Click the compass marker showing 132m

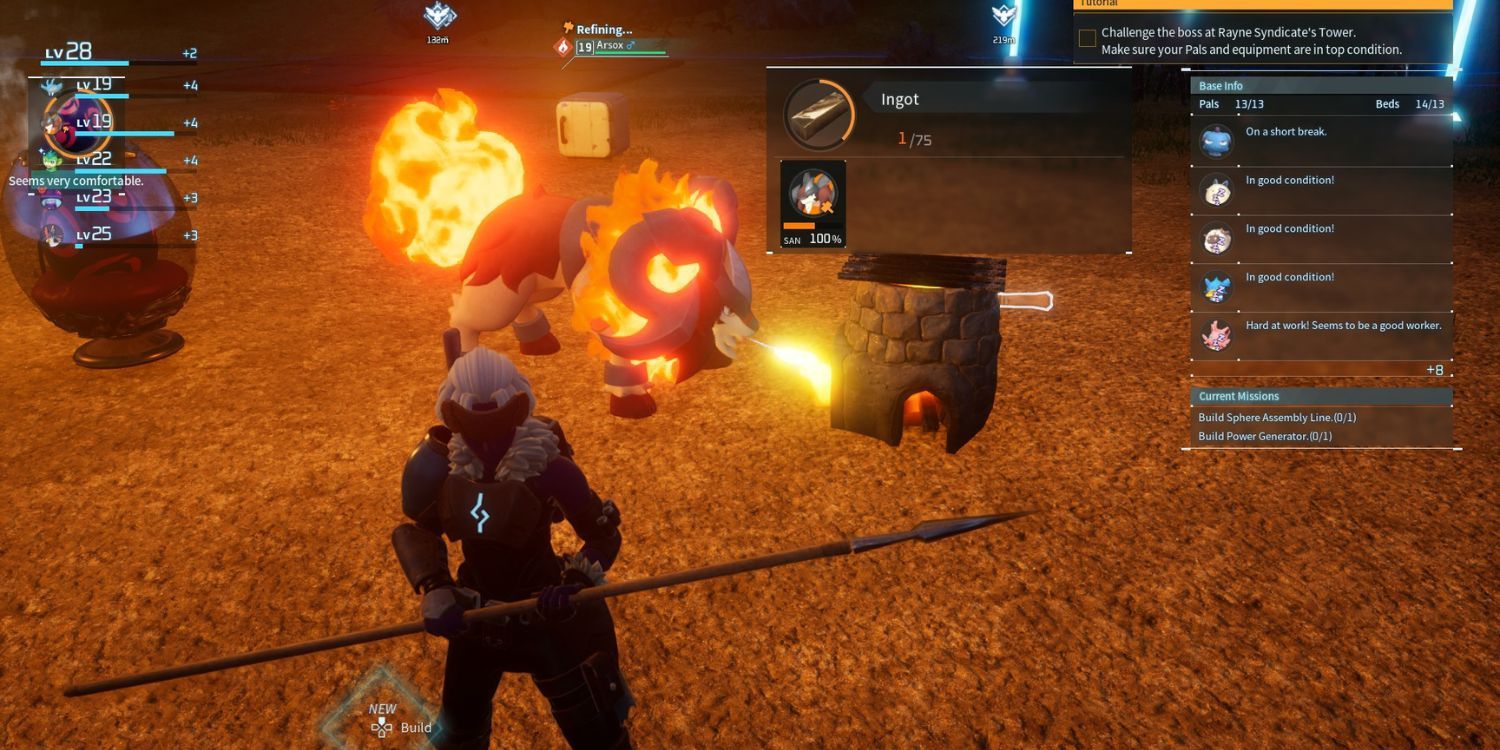coord(439,17)
